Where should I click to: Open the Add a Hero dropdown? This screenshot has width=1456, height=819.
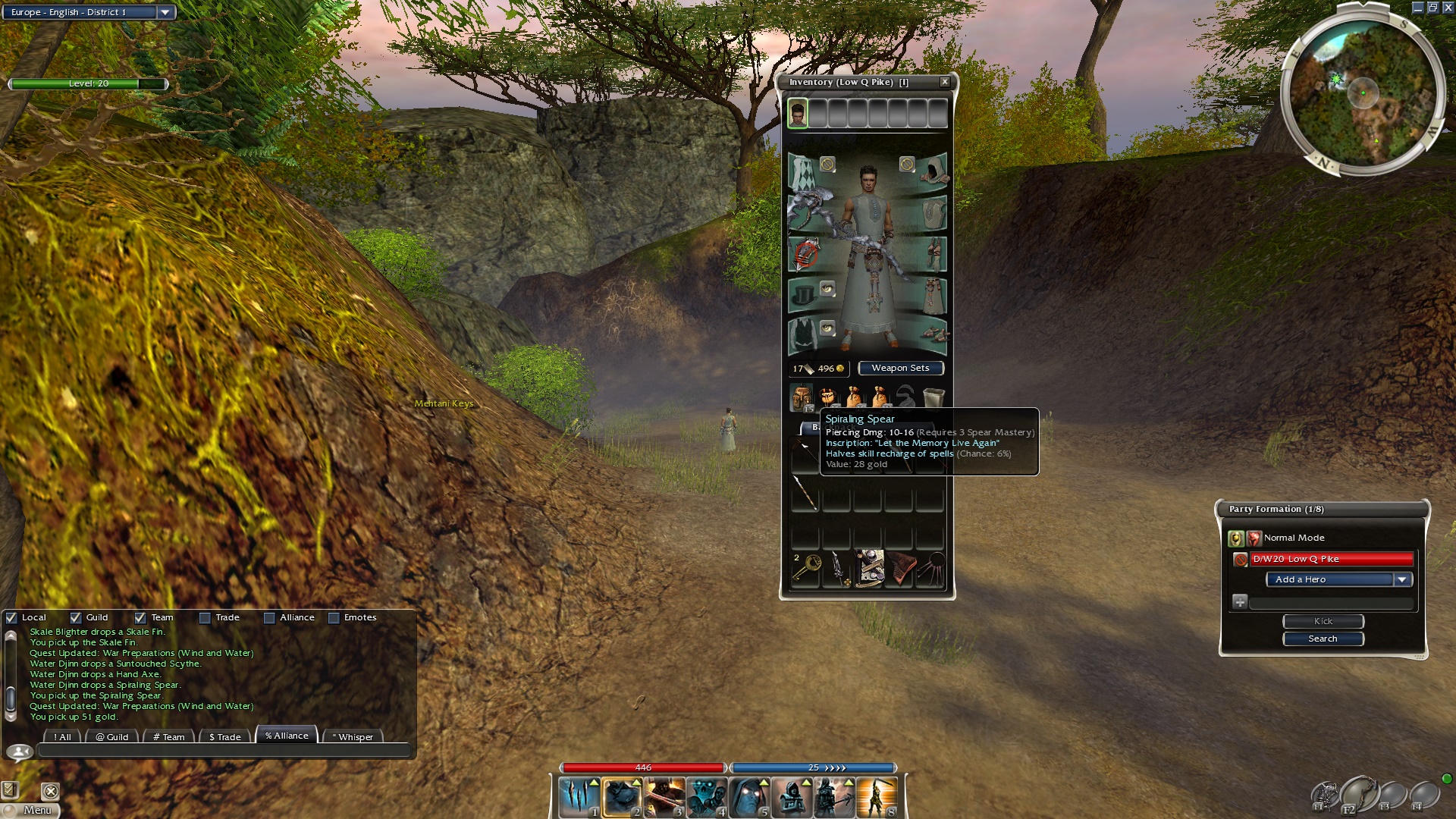(1401, 579)
